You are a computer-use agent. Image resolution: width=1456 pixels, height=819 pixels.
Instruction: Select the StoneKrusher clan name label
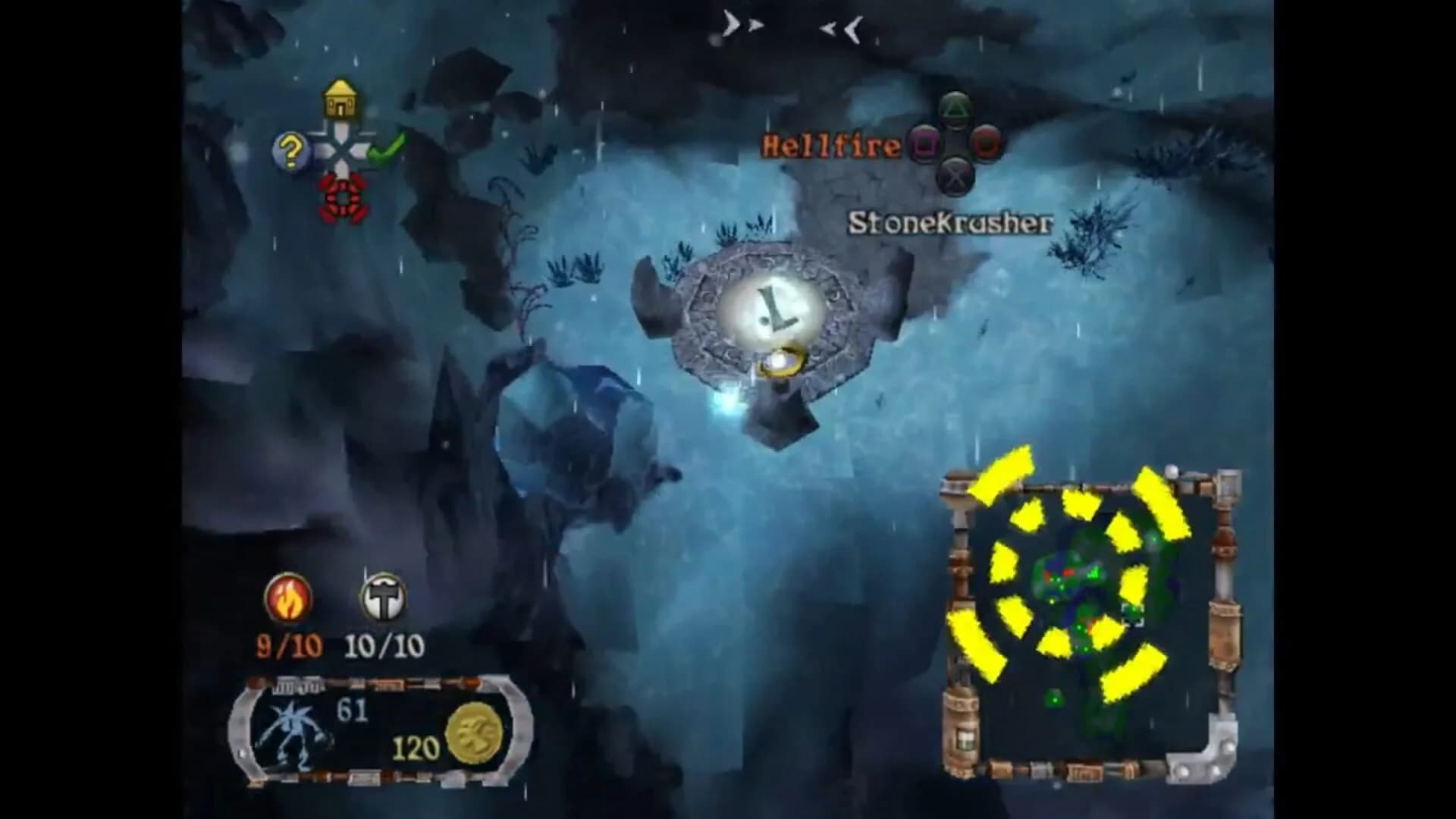pos(952,224)
